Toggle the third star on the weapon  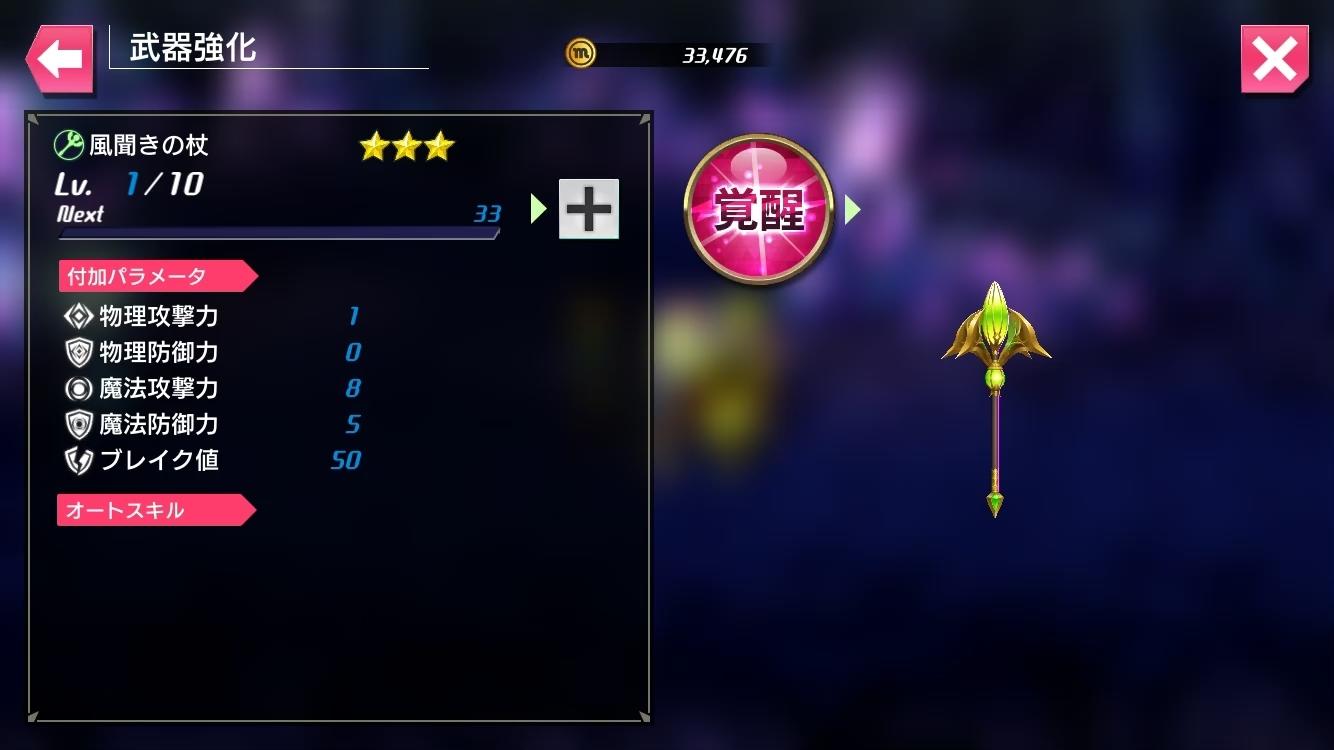[437, 146]
